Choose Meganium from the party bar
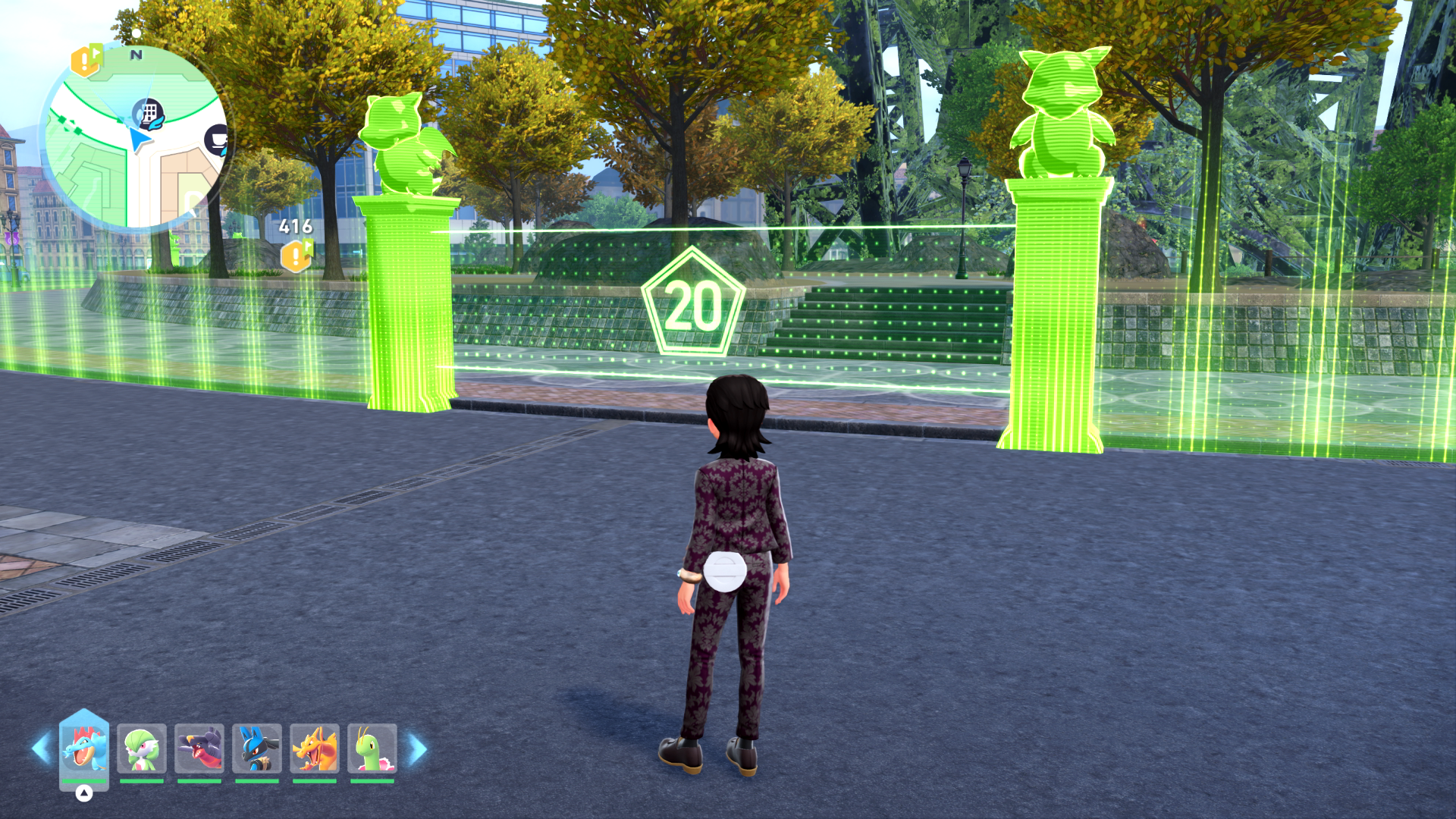 click(372, 748)
